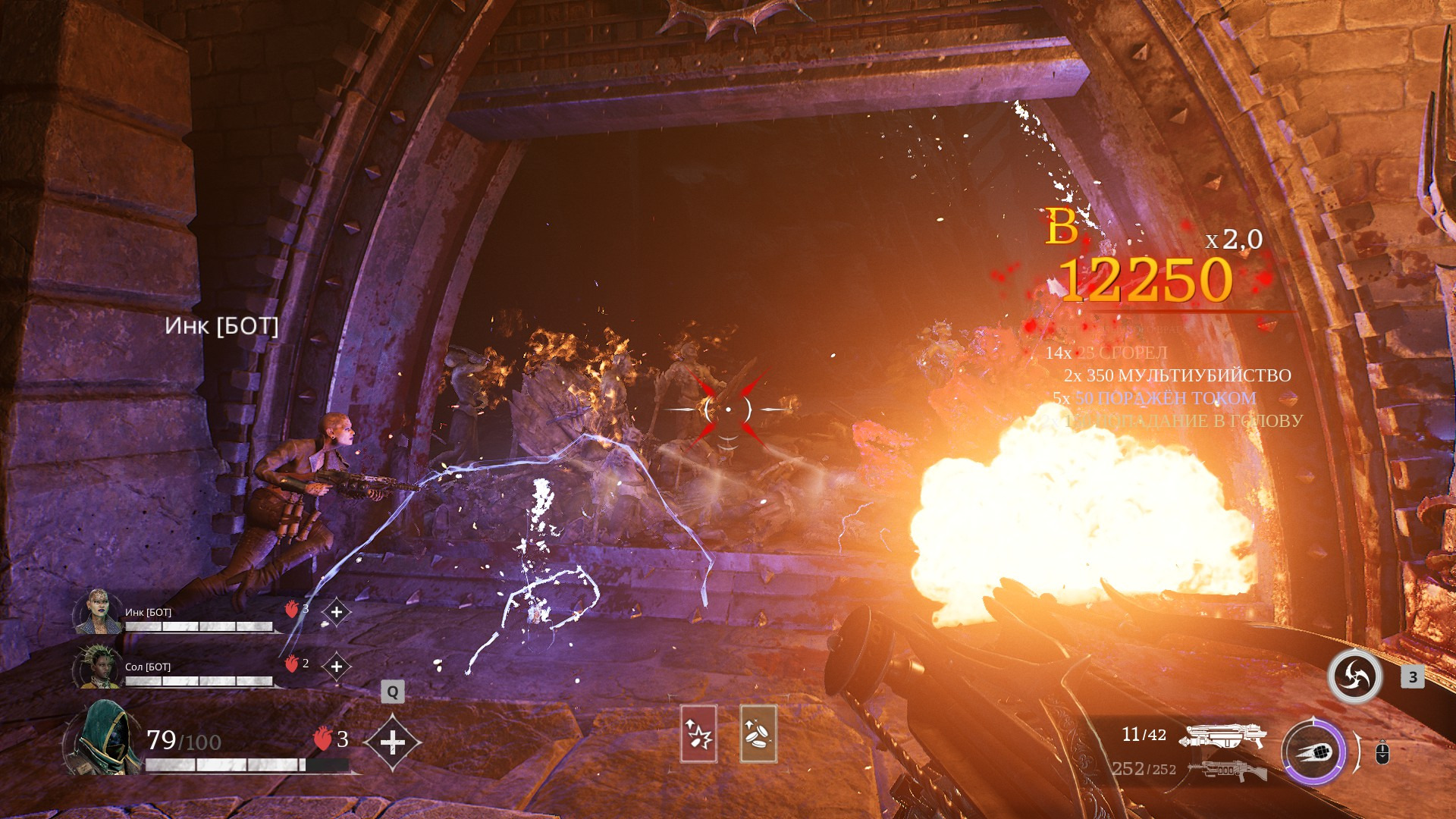Select the red explosion tarot card
This screenshot has height=819, width=1456.
pyautogui.click(x=698, y=733)
